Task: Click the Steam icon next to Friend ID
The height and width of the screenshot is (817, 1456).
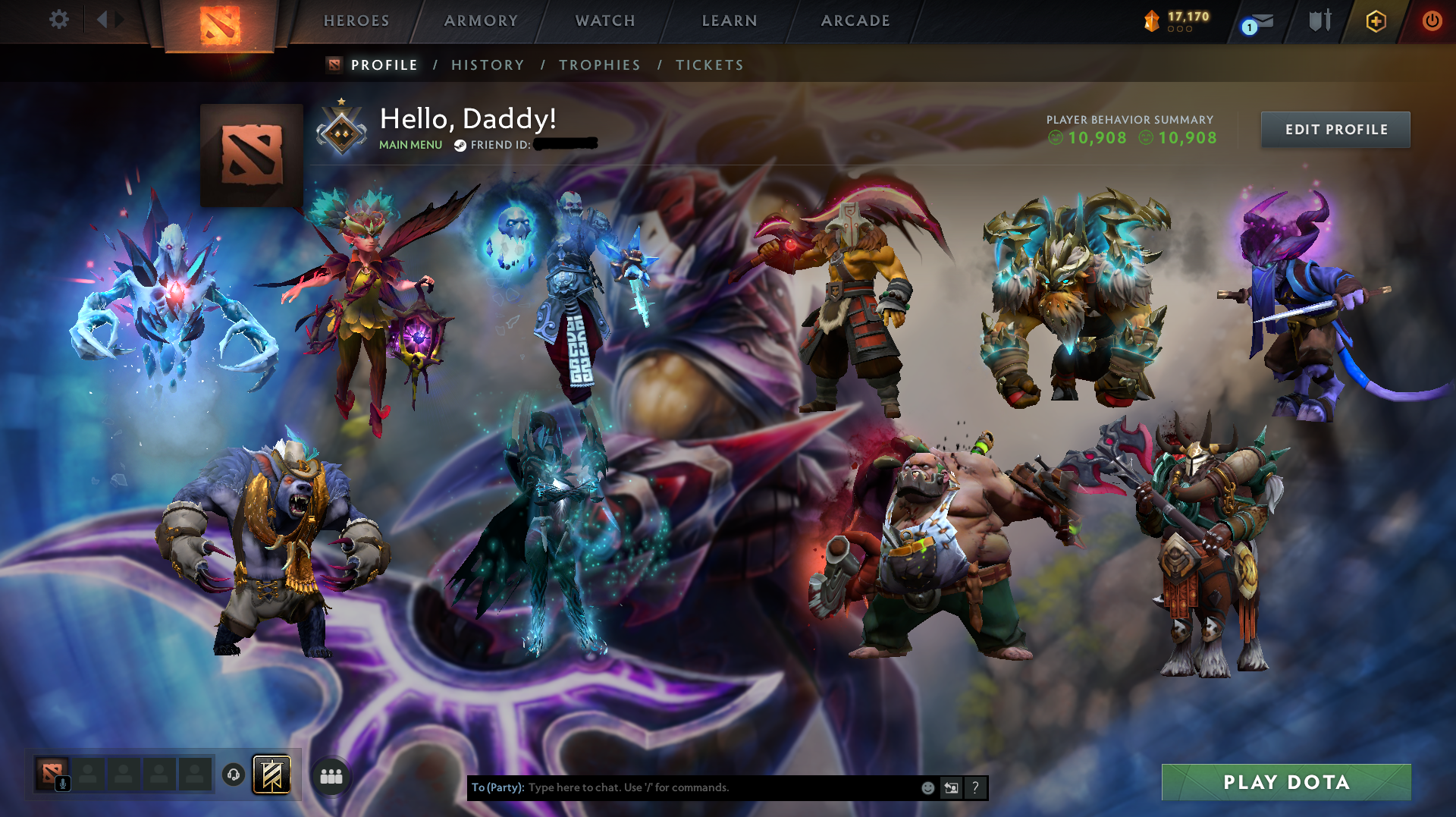Action: (458, 144)
